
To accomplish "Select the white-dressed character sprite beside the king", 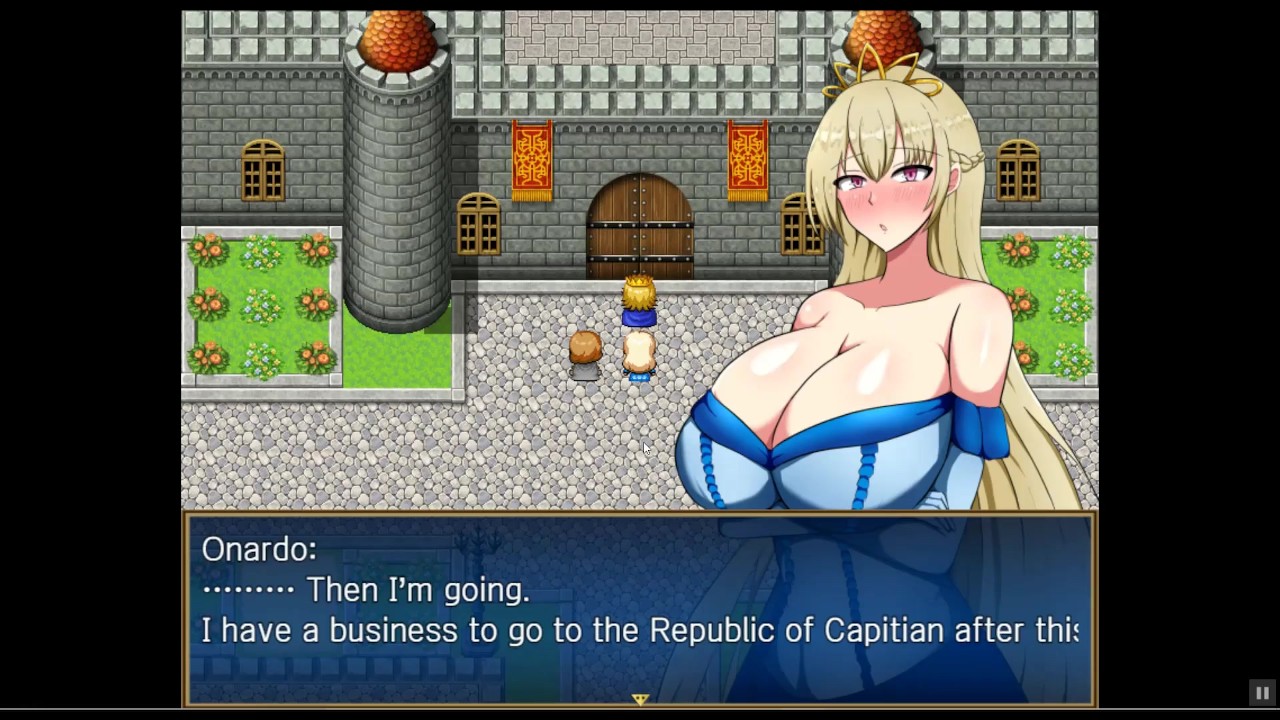I will [640, 355].
